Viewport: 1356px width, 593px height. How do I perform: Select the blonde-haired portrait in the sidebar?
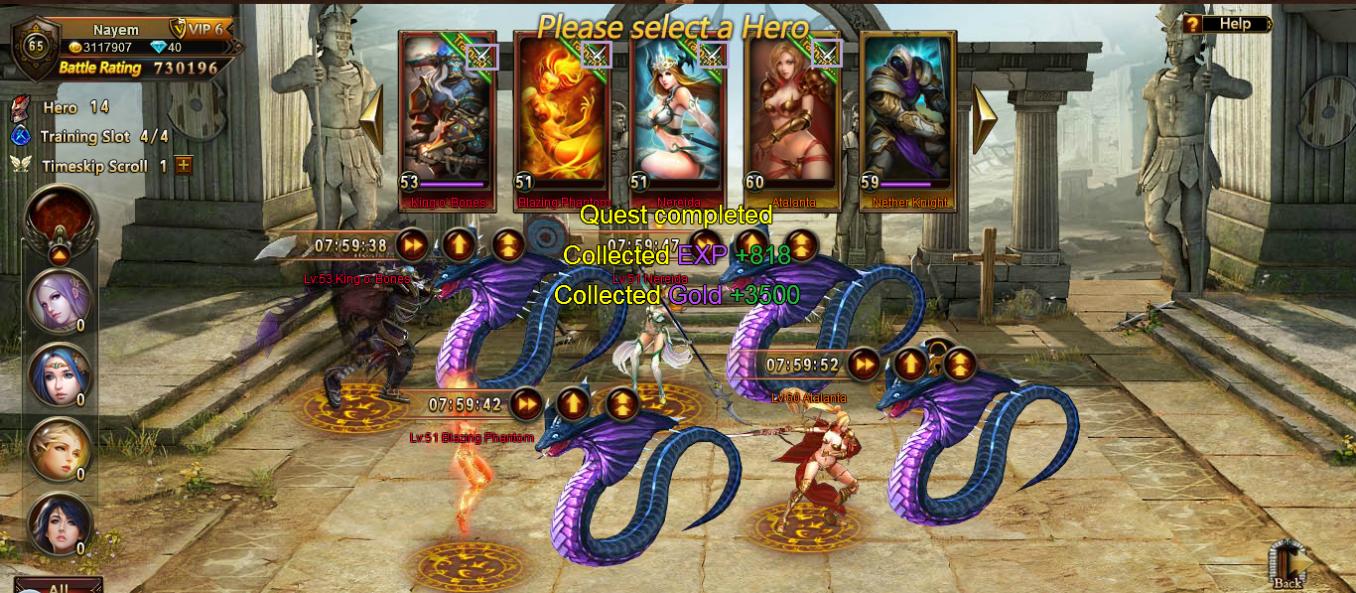[60, 448]
